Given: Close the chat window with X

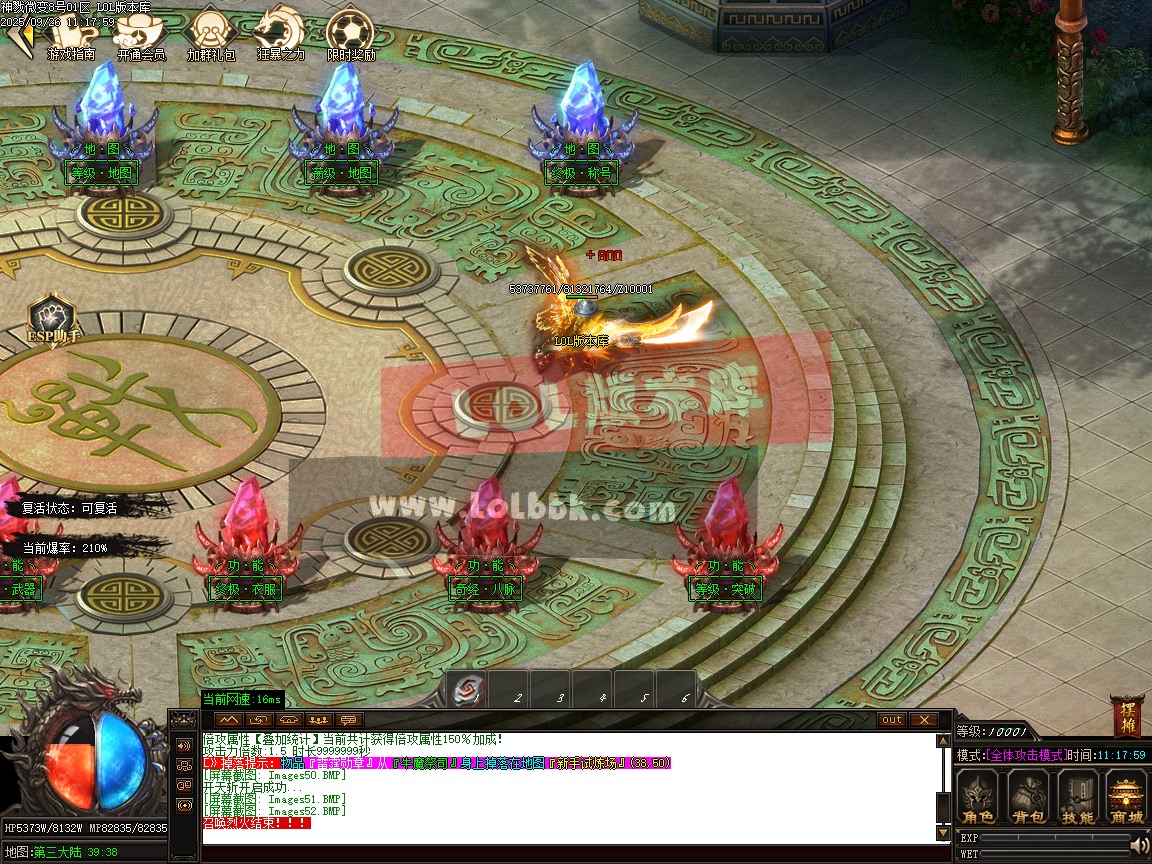Looking at the screenshot, I should click(923, 720).
